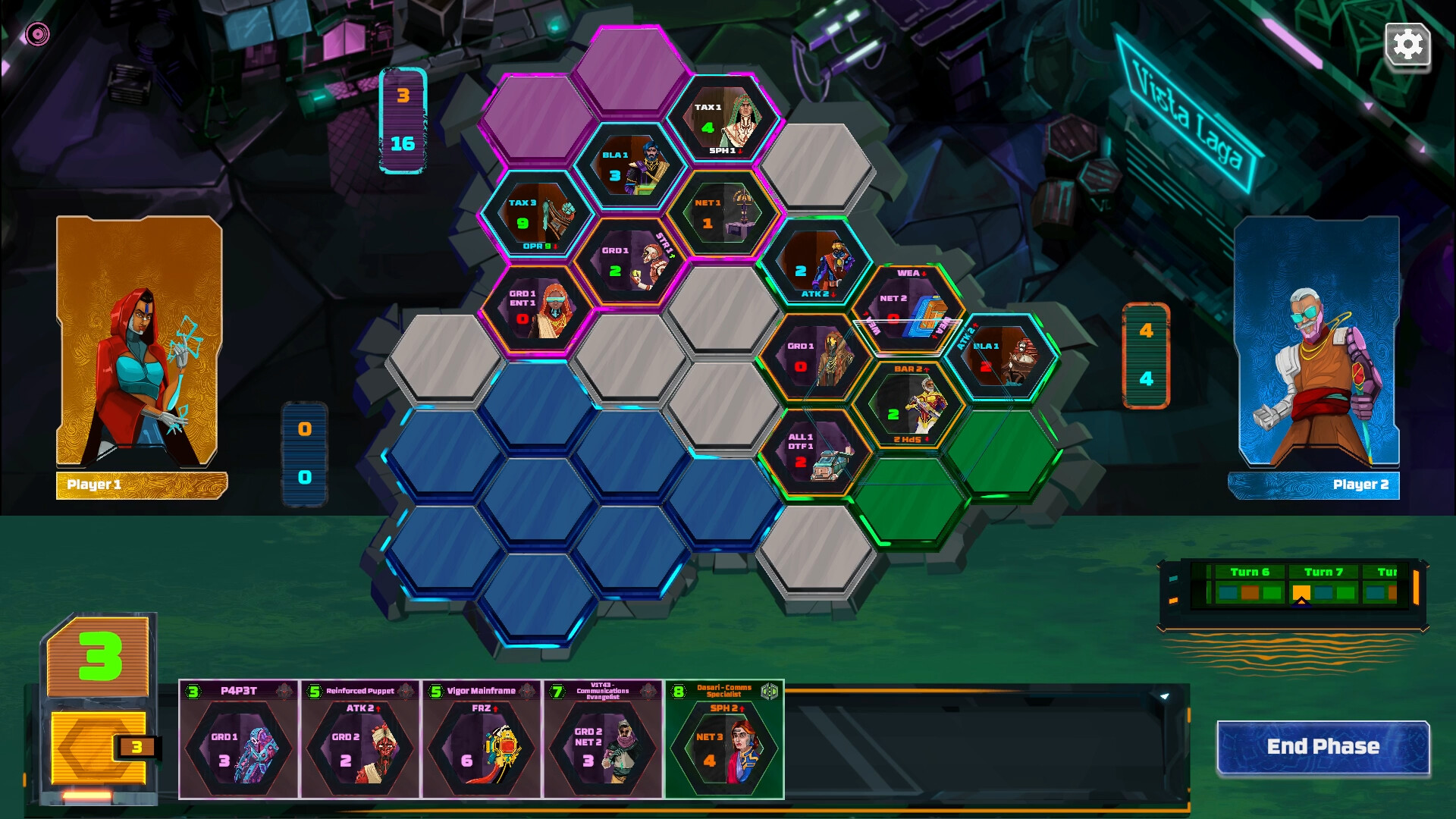
Task: Click the ALL 1 DTF 1 van unit
Action: 815,455
